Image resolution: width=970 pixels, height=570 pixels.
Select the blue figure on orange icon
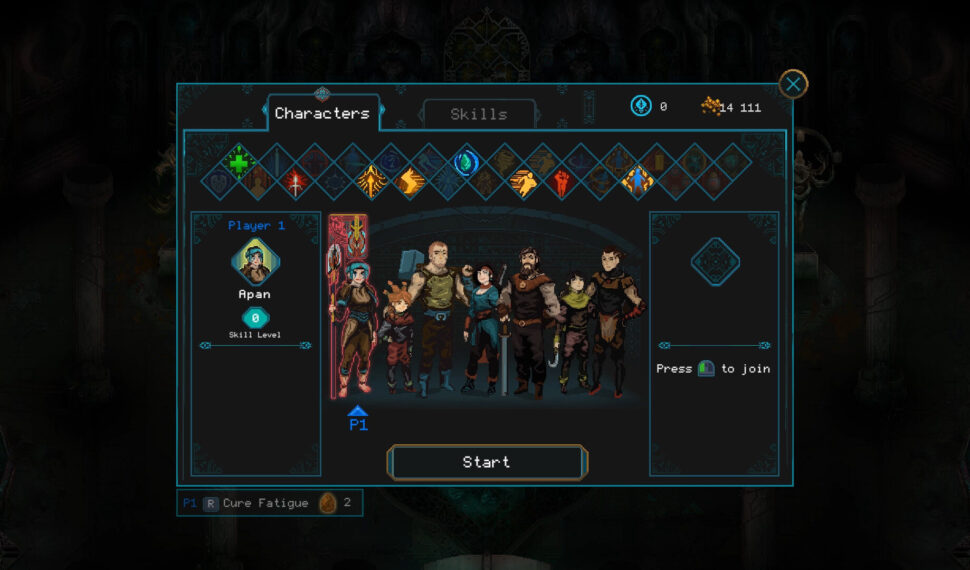(636, 180)
